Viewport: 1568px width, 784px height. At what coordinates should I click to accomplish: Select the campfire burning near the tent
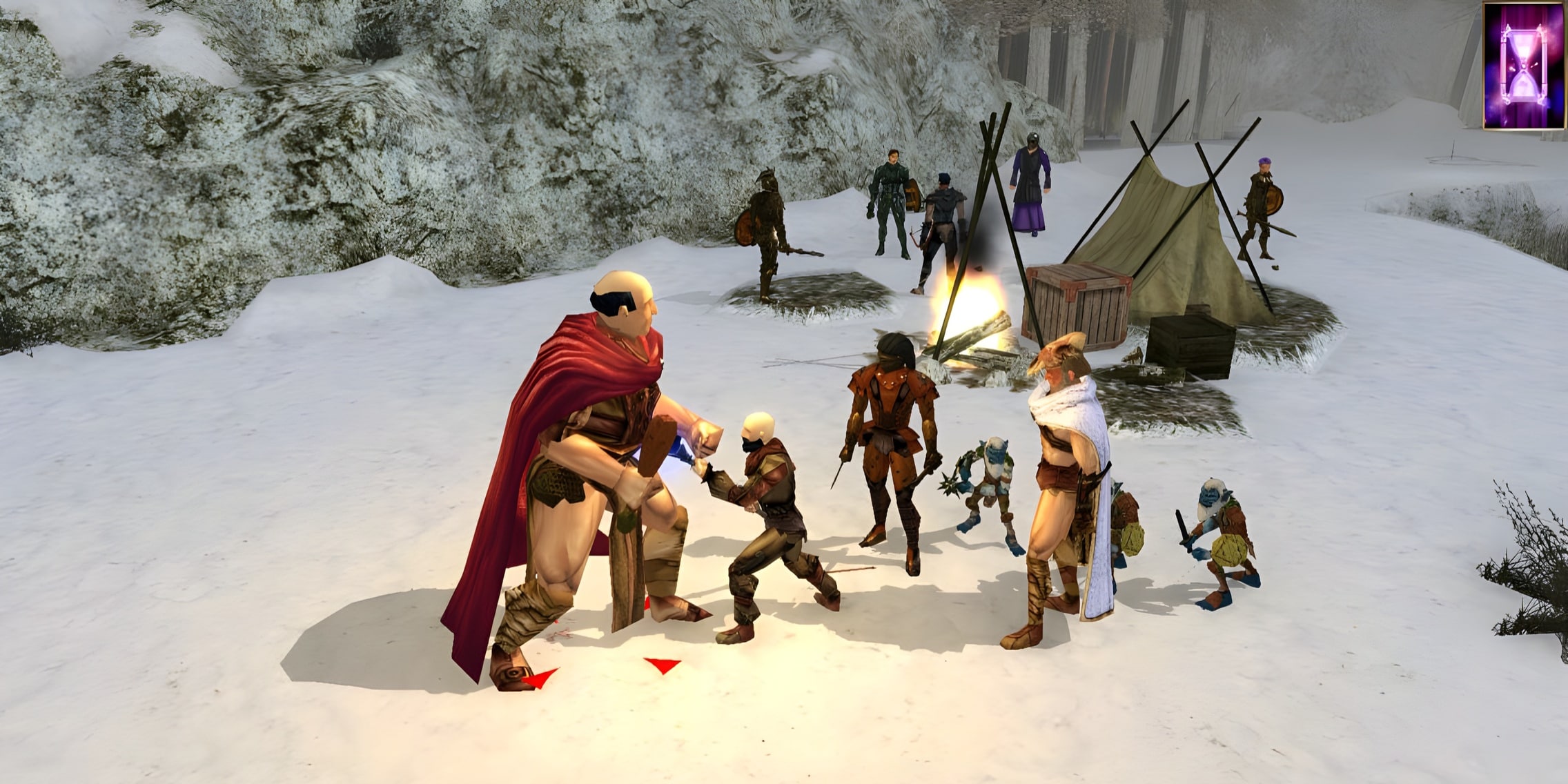(x=973, y=311)
